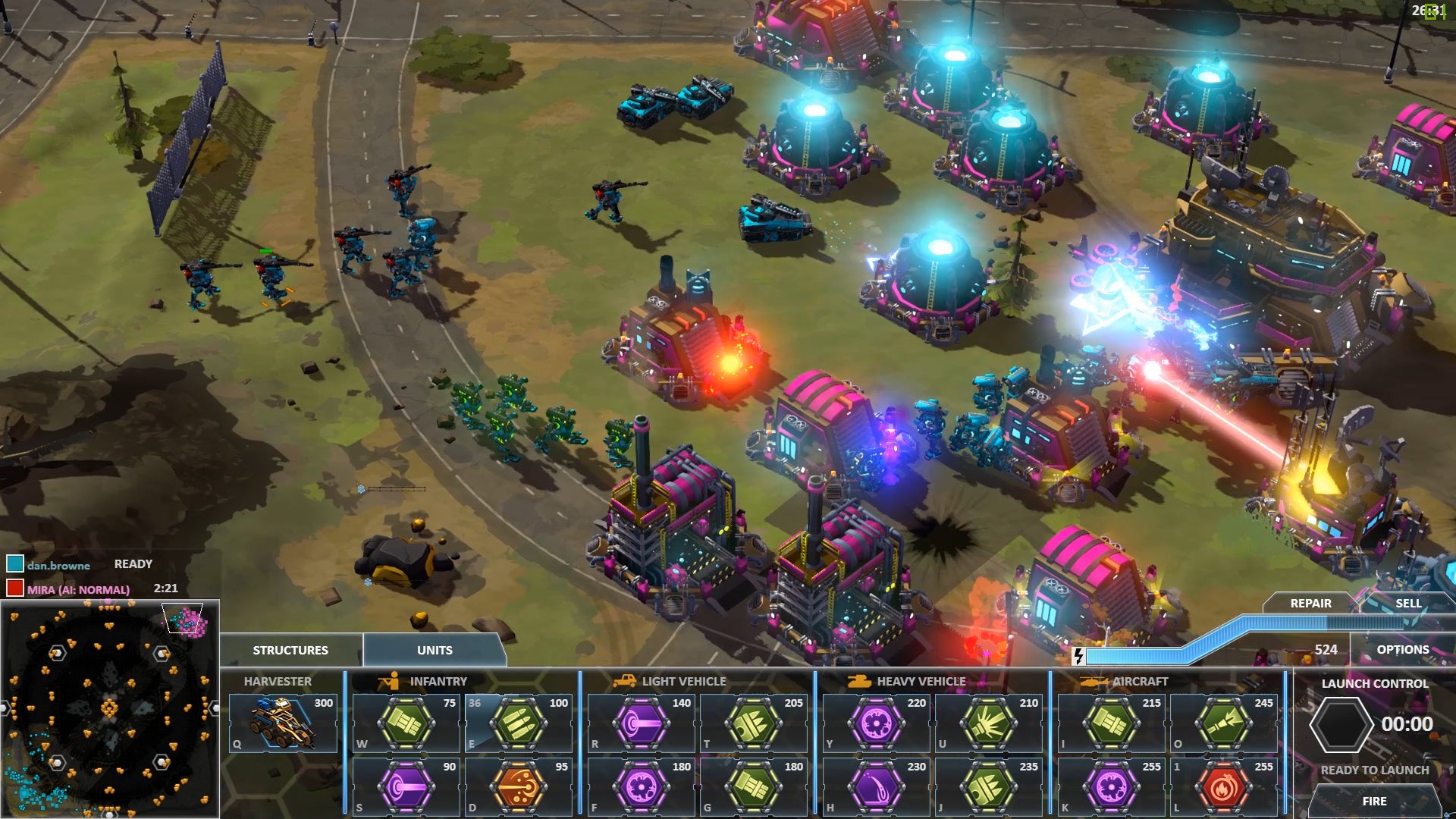Activate the Repair button
The width and height of the screenshot is (1456, 819).
[x=1310, y=603]
